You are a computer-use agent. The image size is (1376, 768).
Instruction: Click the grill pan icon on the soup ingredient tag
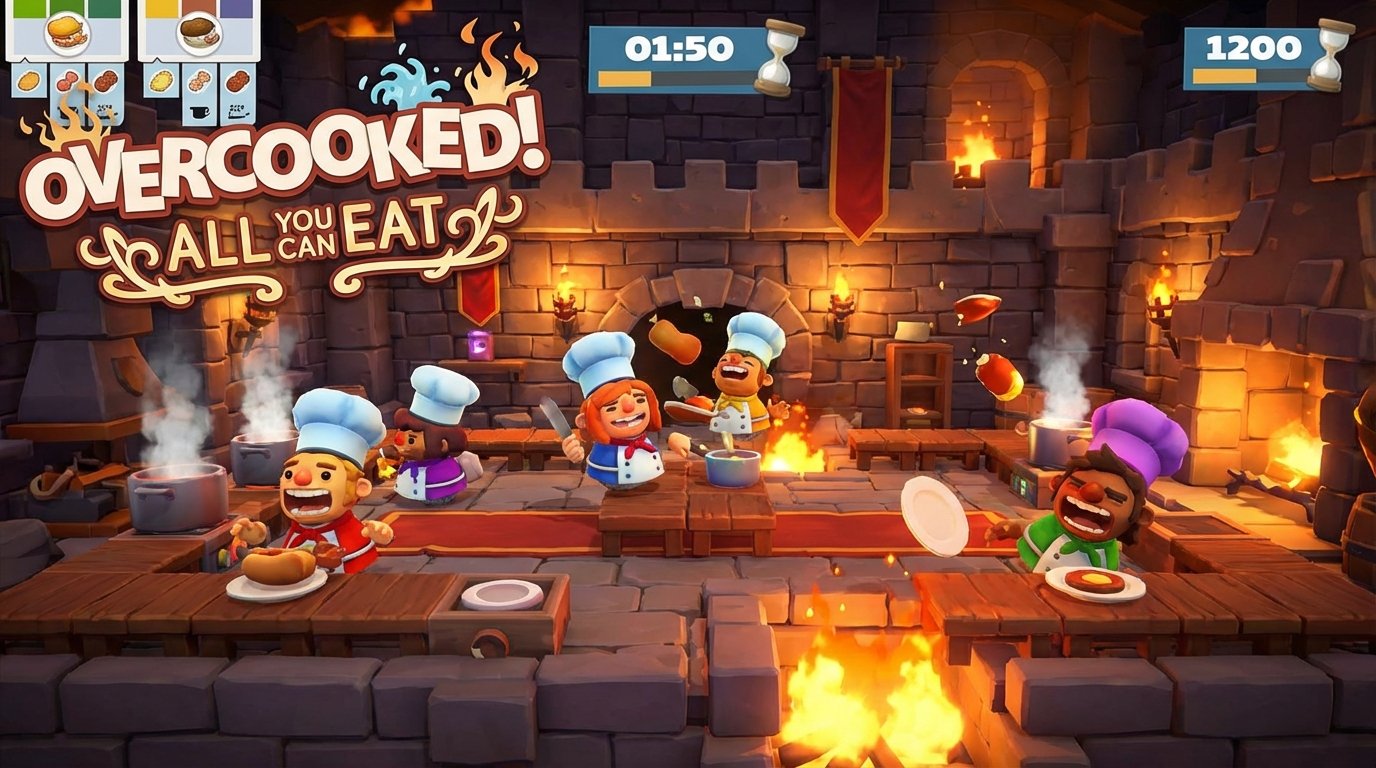237,112
